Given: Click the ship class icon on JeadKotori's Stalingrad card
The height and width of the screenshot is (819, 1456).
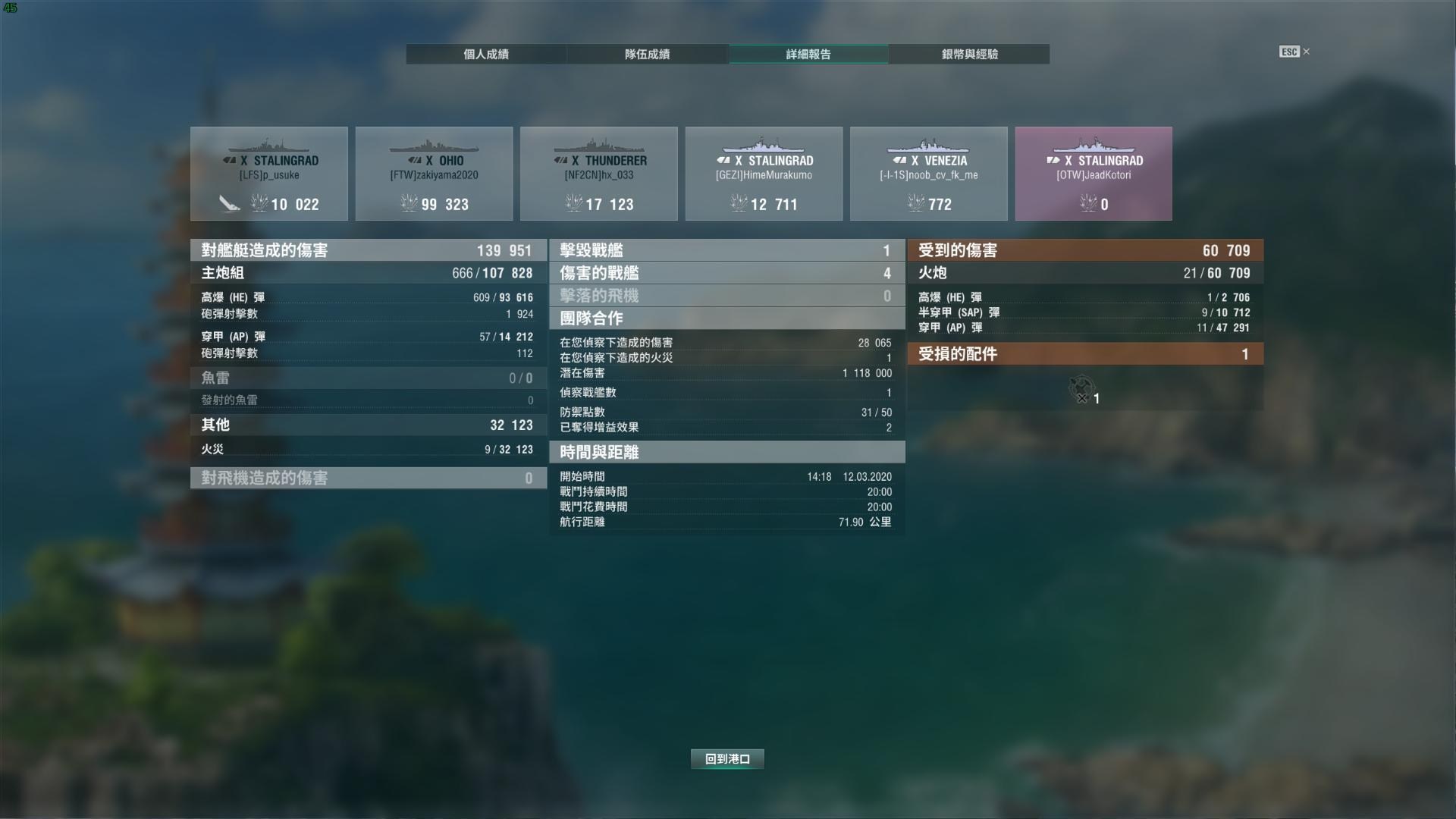Looking at the screenshot, I should click(x=1052, y=160).
